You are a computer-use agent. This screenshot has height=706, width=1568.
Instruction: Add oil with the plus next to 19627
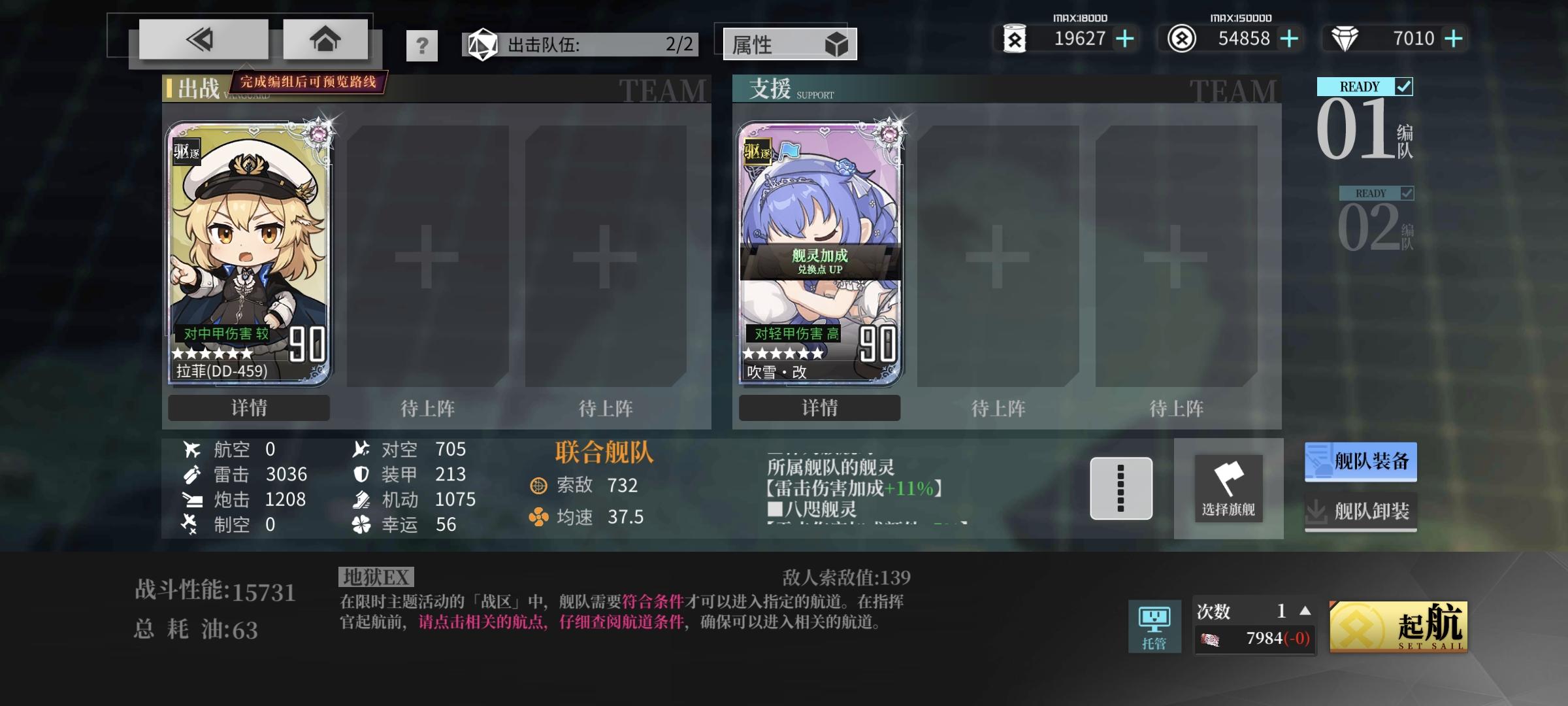pyautogui.click(x=1124, y=39)
